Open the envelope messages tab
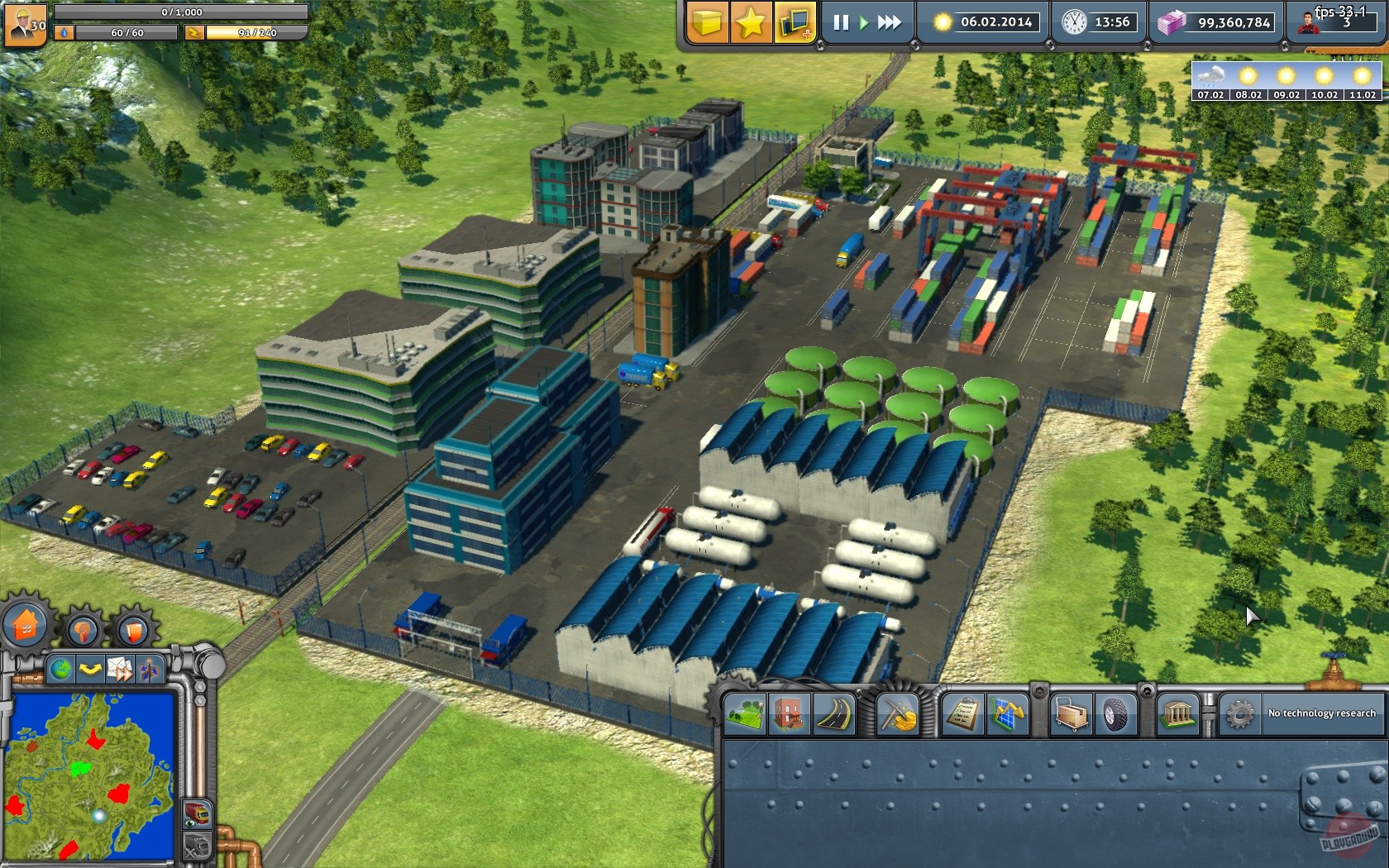Viewport: 1389px width, 868px height. tap(120, 670)
